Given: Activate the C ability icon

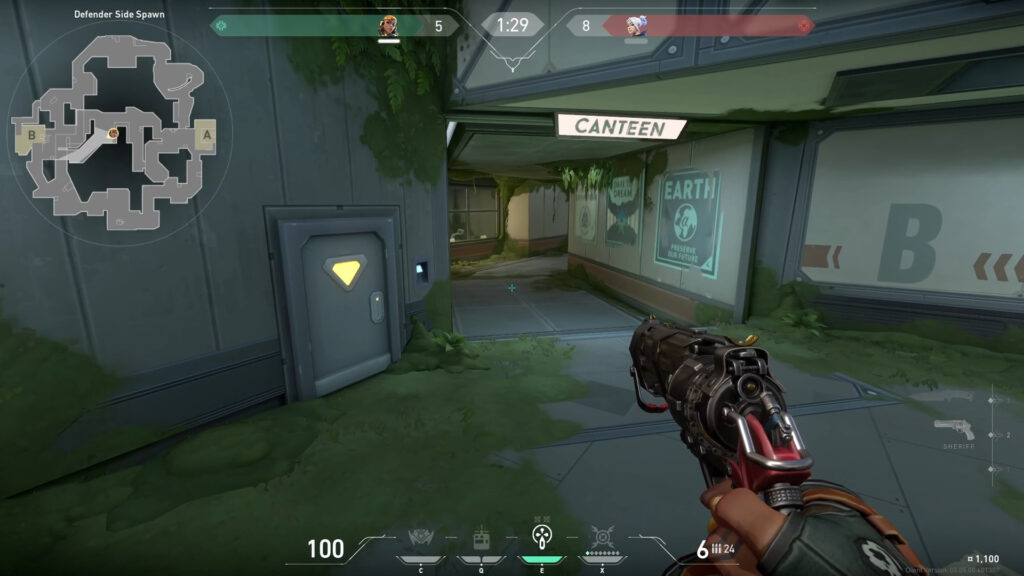Looking at the screenshot, I should (420, 540).
